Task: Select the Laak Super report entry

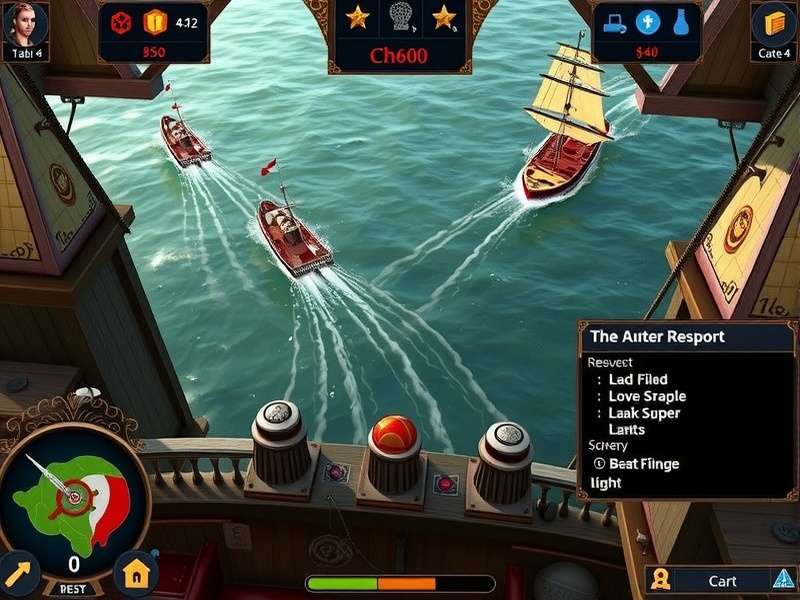Action: coord(643,413)
